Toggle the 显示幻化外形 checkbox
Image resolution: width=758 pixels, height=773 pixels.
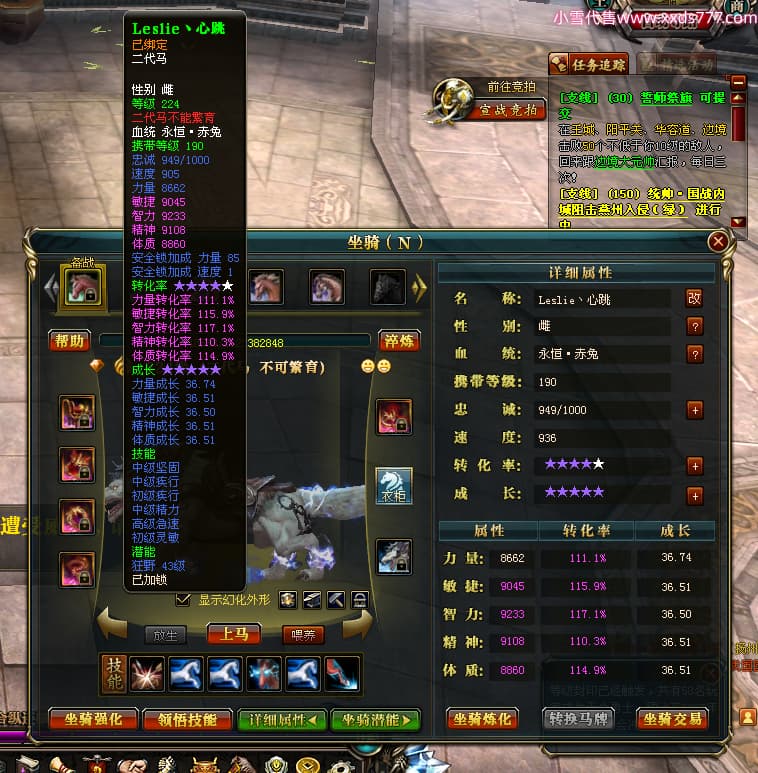(x=182, y=599)
